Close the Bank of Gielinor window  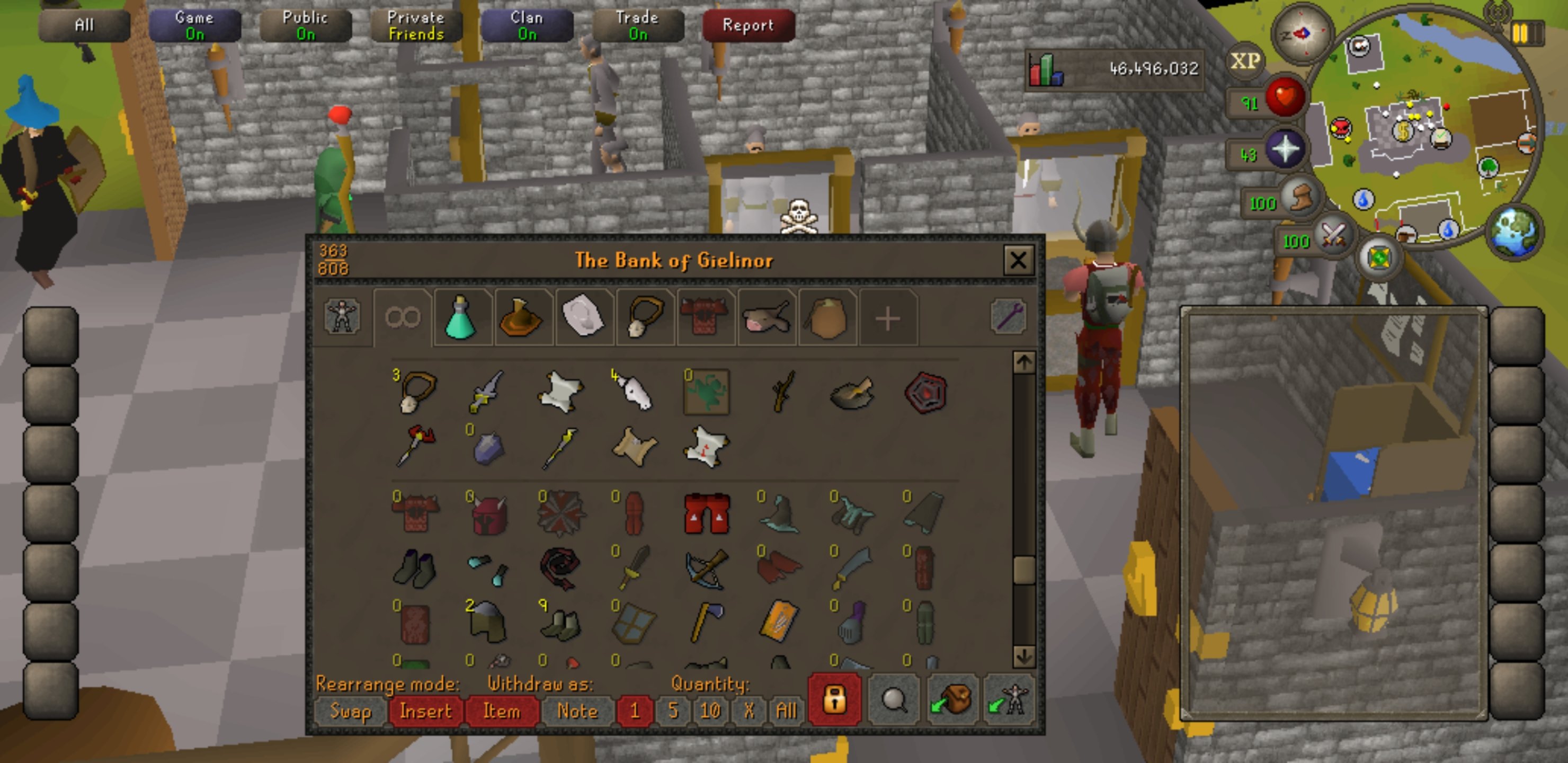(x=1018, y=261)
